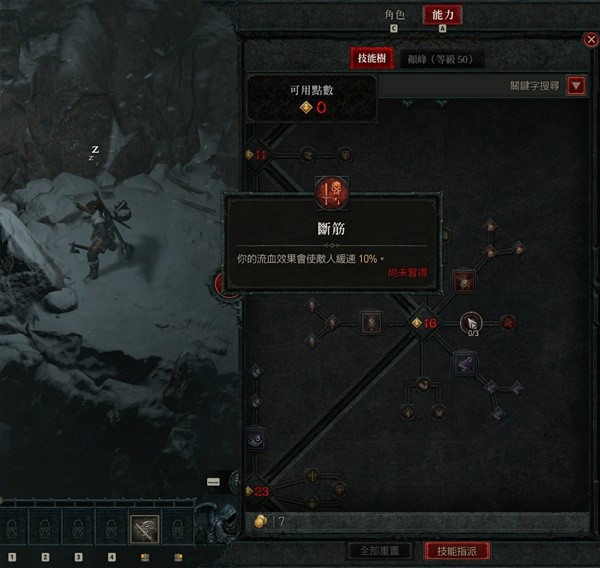Close the abilities panel with the X button
This screenshot has height=568, width=600.
590,40
